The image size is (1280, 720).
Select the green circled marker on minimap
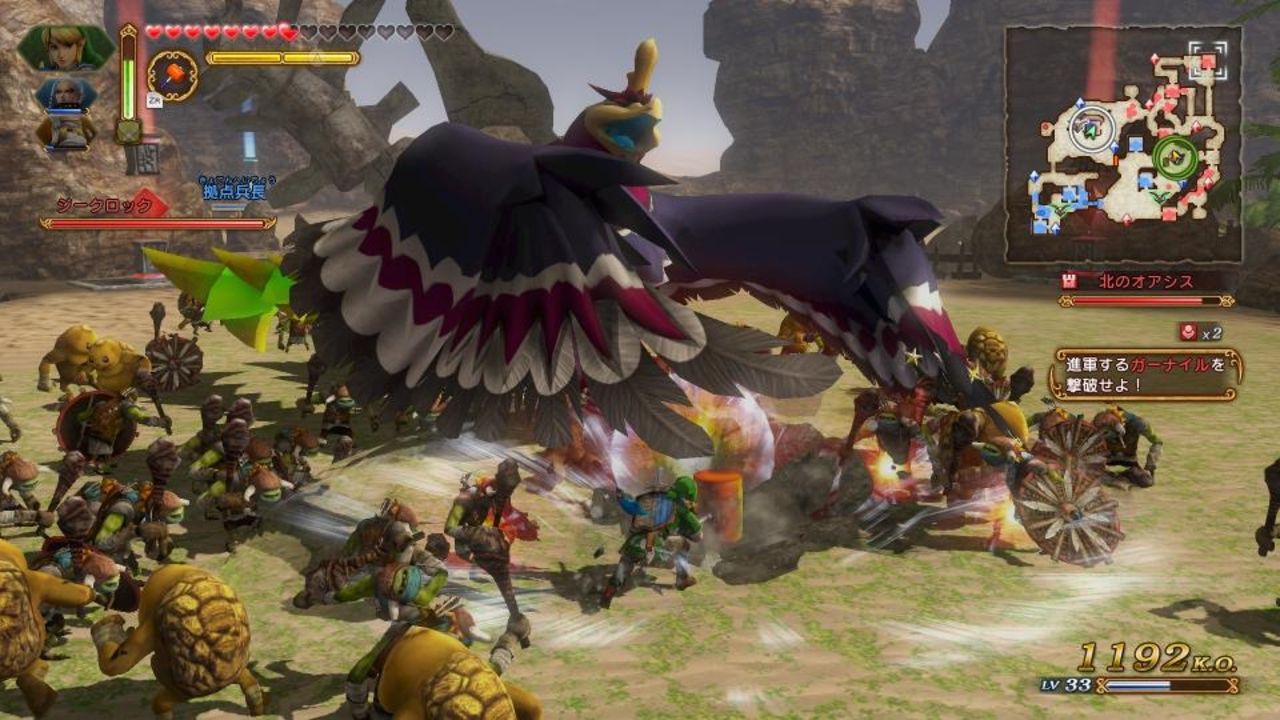[x=1174, y=157]
